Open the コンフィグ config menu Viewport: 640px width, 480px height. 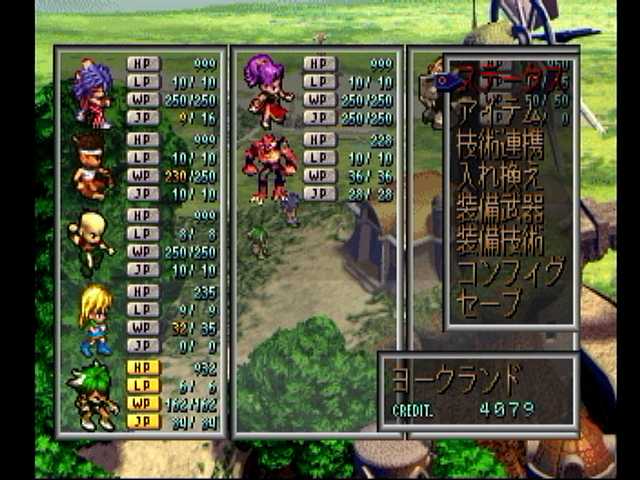click(508, 272)
